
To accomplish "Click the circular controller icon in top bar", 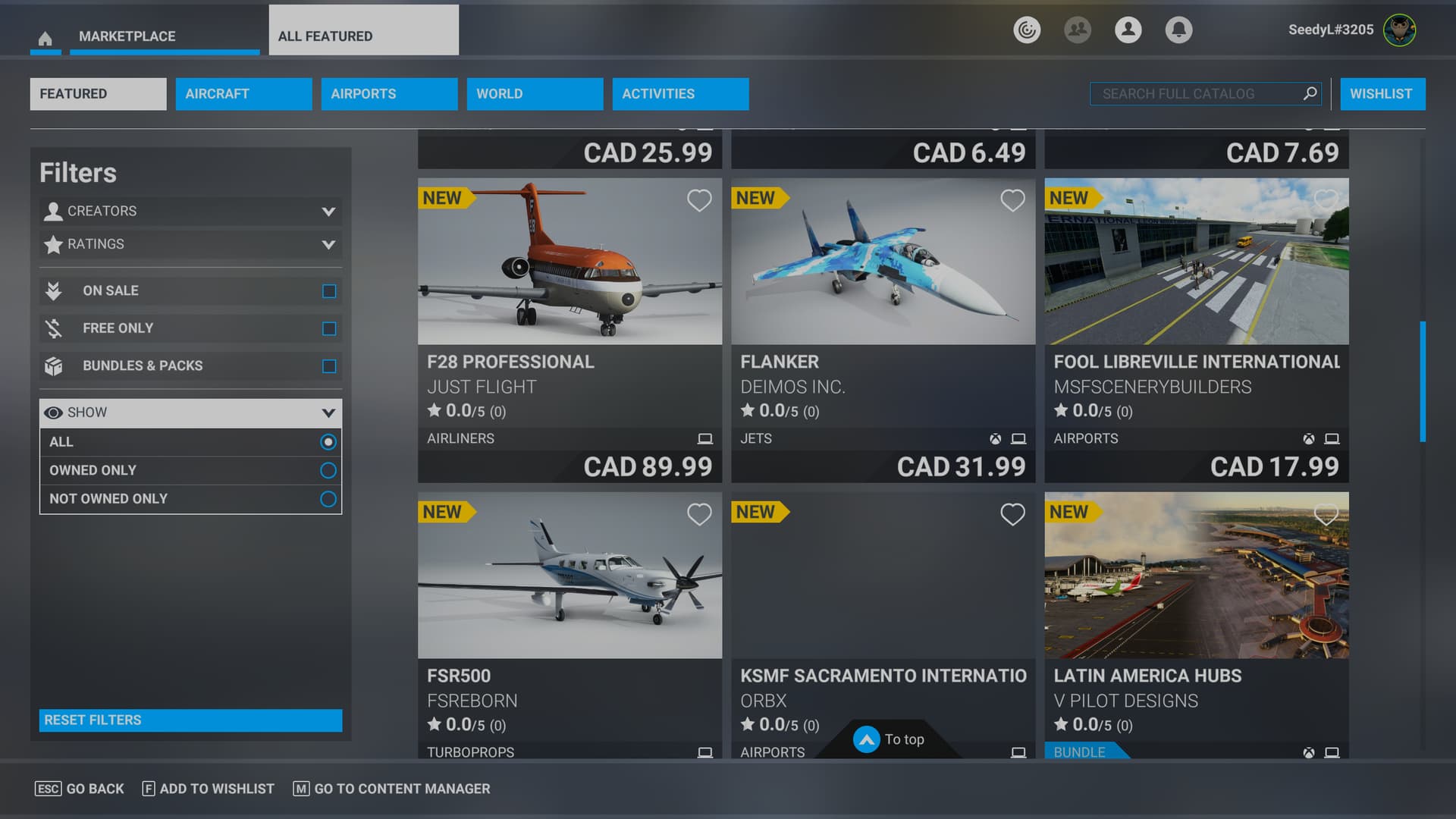I will point(1027,30).
